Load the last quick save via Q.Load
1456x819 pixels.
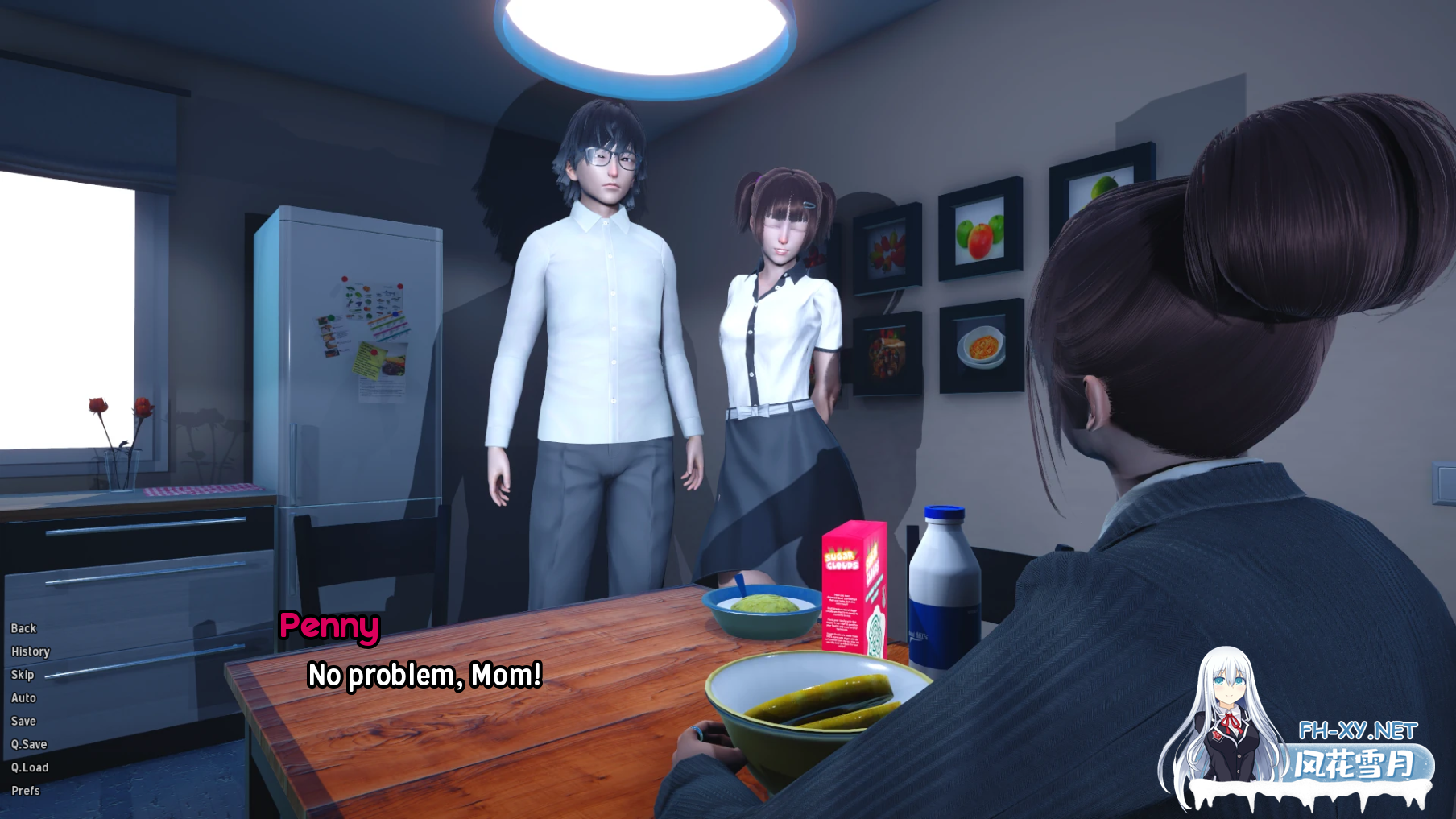coord(31,767)
